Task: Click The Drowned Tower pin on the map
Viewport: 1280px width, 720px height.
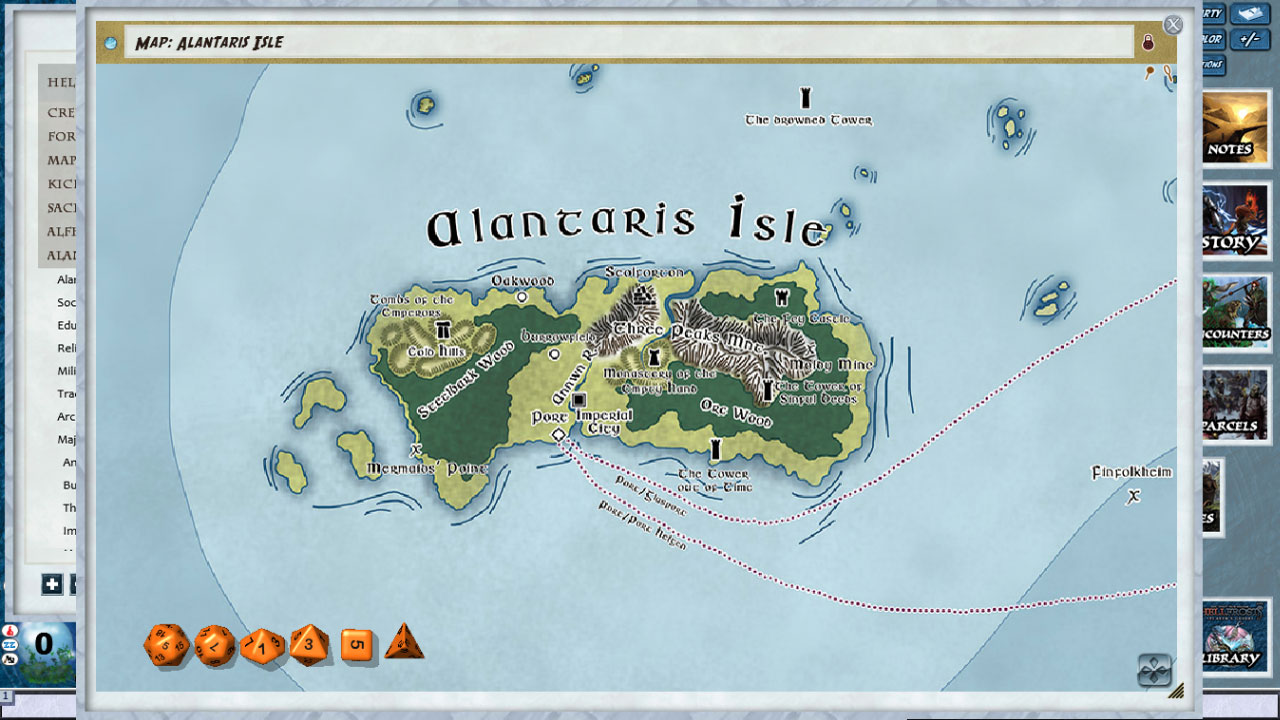Action: [806, 97]
